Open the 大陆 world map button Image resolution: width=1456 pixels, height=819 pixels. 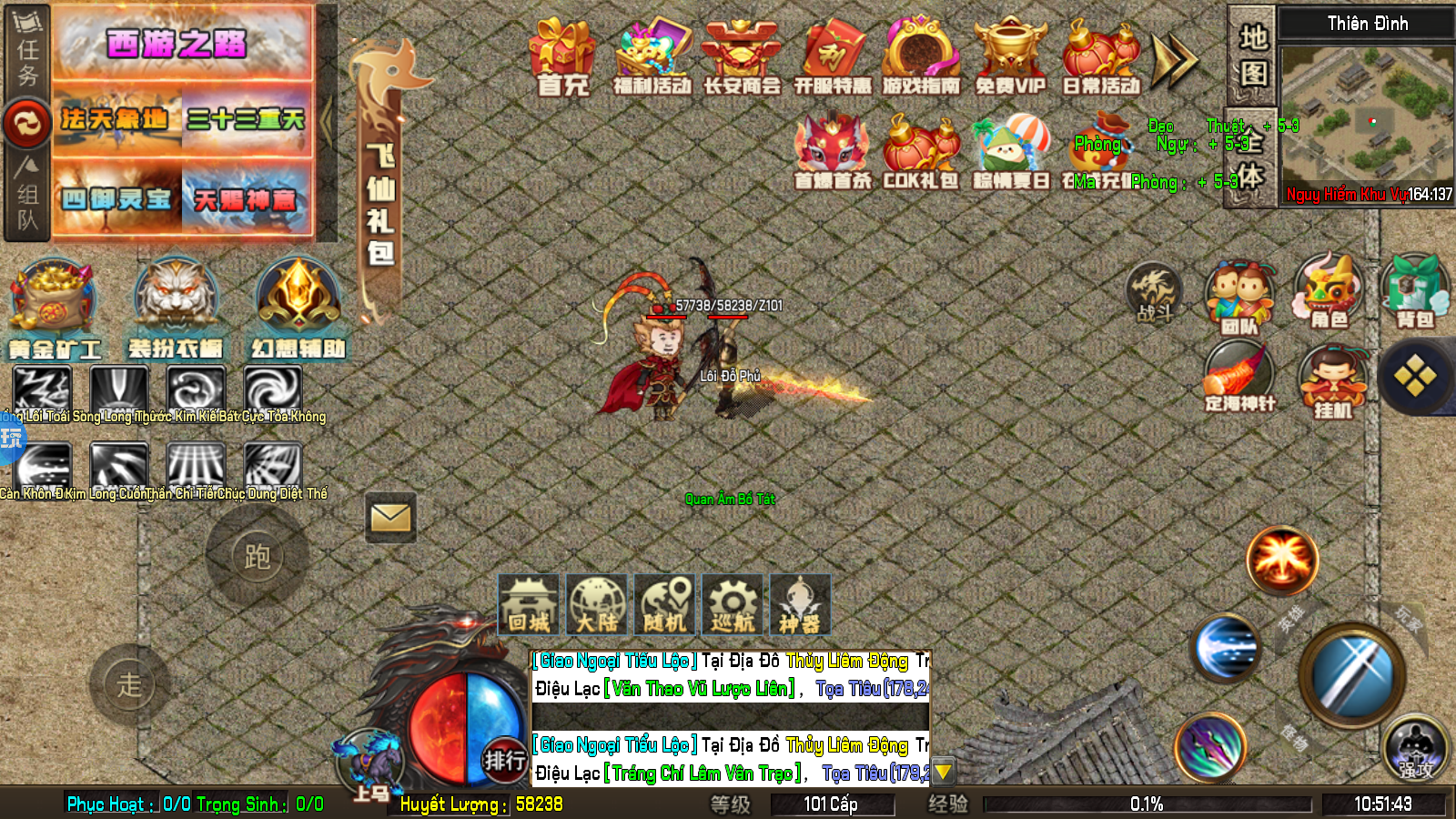(x=597, y=604)
